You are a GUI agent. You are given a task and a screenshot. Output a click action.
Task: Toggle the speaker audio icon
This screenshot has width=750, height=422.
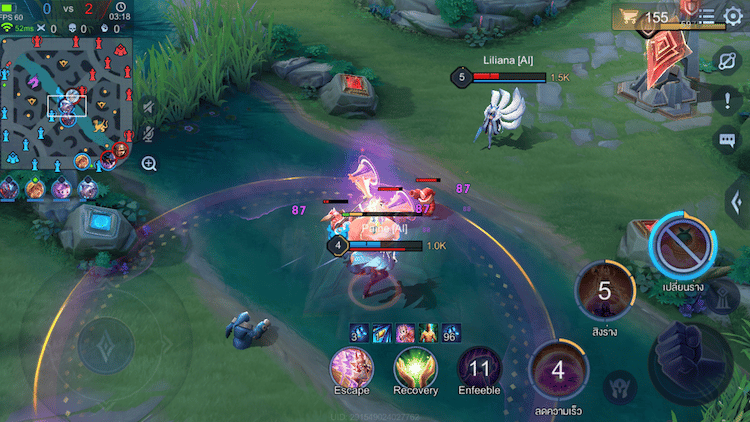[148, 107]
